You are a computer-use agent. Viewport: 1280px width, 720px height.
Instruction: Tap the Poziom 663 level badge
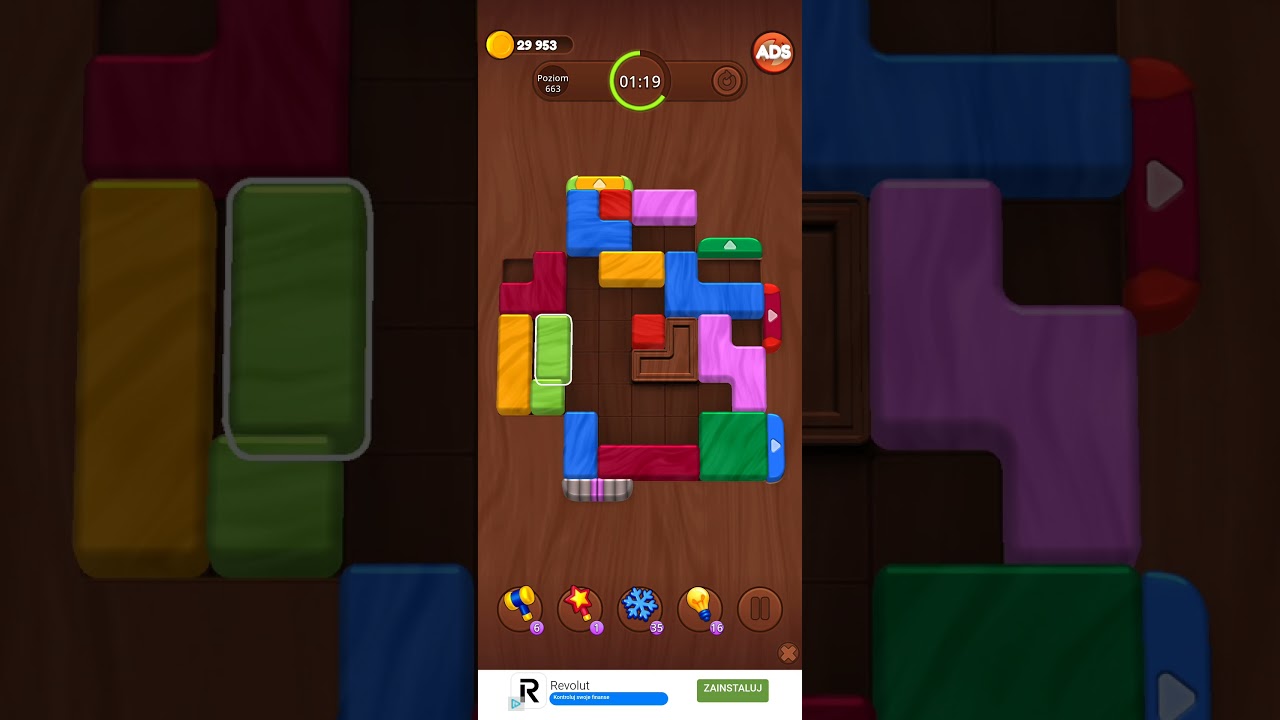click(552, 84)
